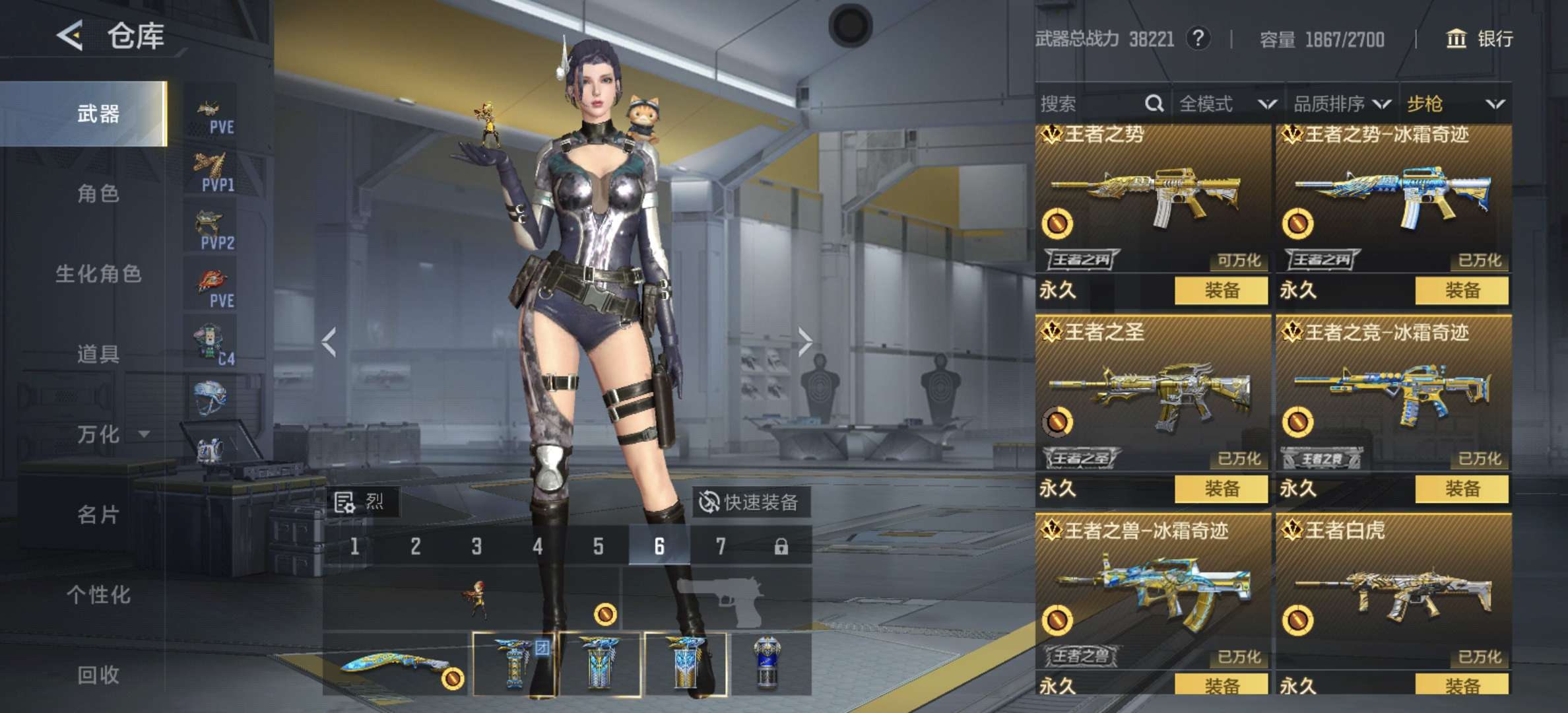Switch to loadout slot 3
This screenshot has width=1568, height=713.
click(x=476, y=547)
